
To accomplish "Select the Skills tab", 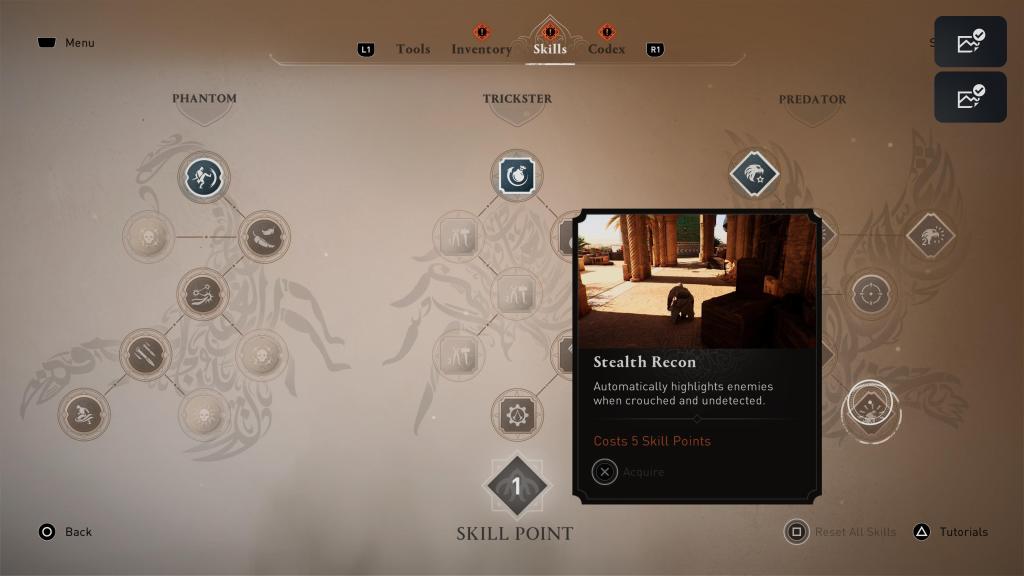I will pyautogui.click(x=550, y=49).
